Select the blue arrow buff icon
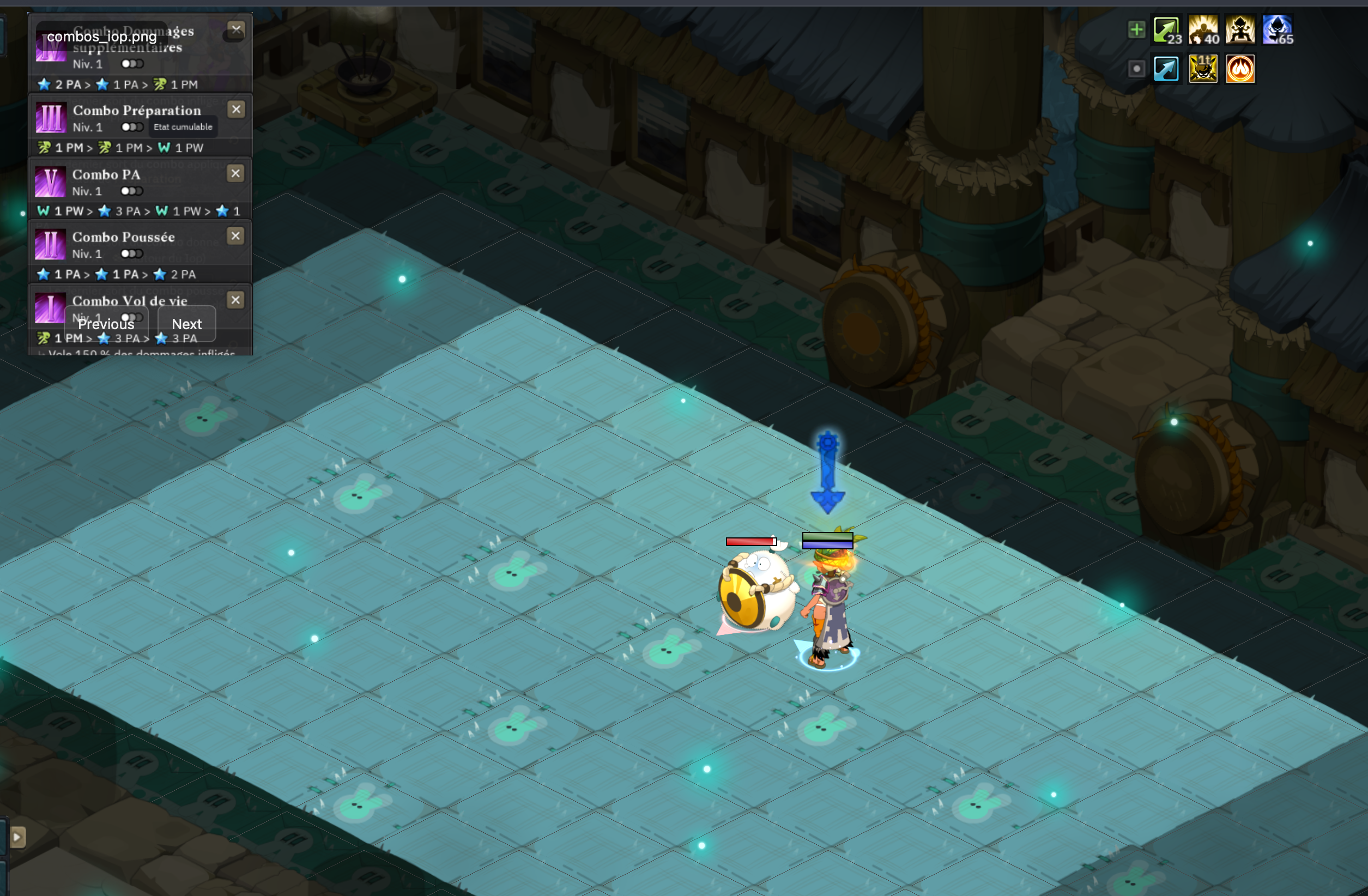Screen dimensions: 1368x896 [x=1167, y=69]
